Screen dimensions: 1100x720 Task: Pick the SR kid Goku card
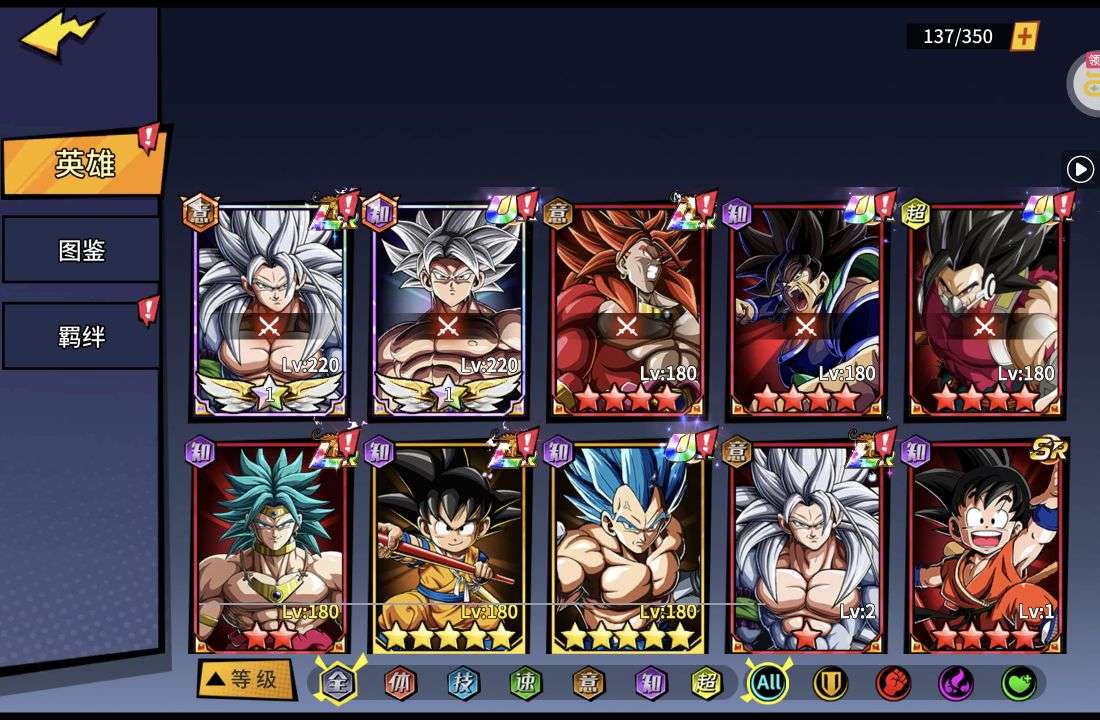(985, 545)
